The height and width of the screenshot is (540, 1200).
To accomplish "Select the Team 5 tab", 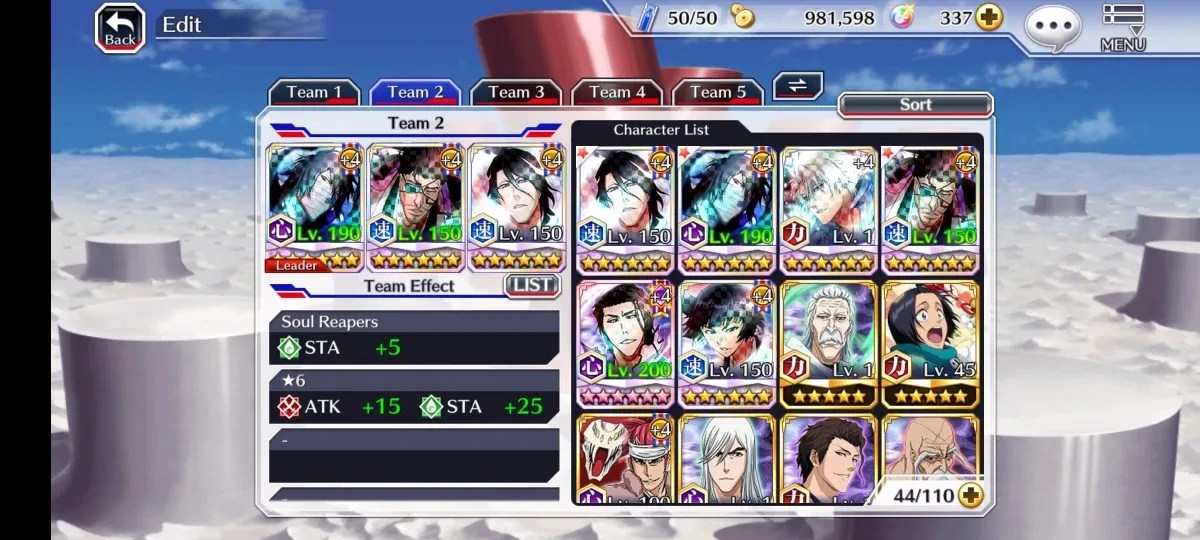I will pyautogui.click(x=718, y=92).
